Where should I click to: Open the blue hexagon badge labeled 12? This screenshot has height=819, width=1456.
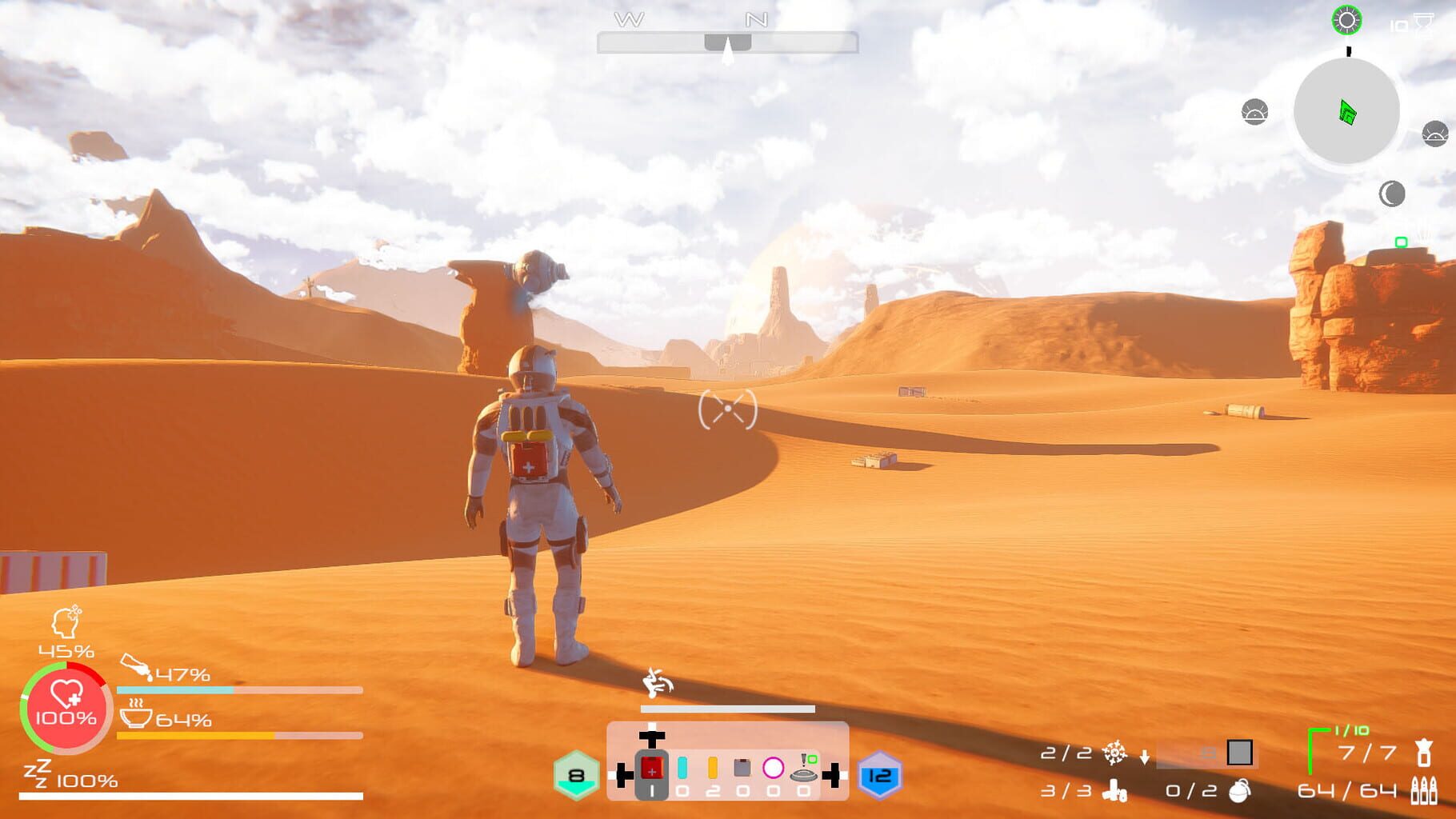point(878,776)
